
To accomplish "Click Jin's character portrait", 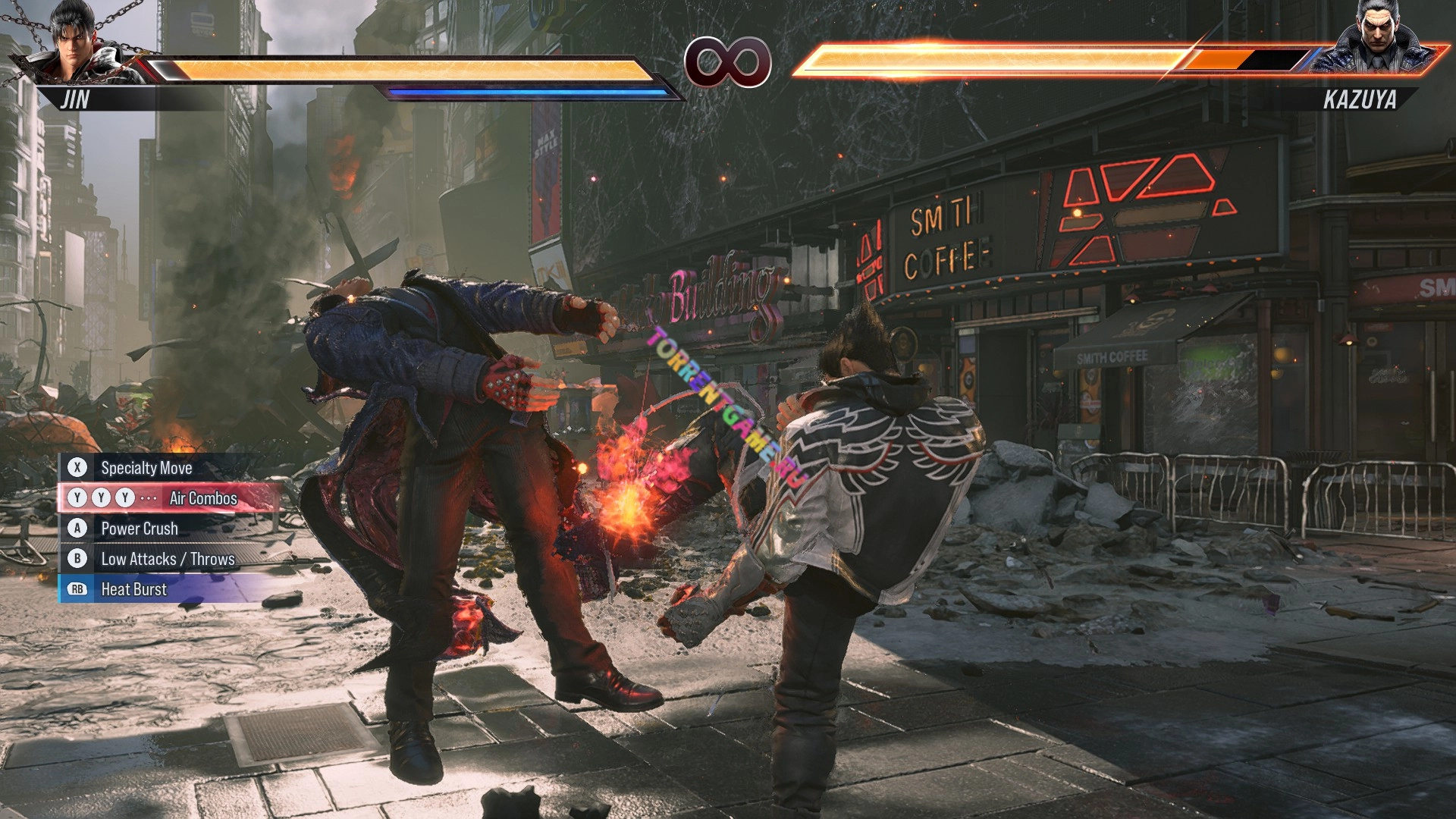I will [76, 44].
